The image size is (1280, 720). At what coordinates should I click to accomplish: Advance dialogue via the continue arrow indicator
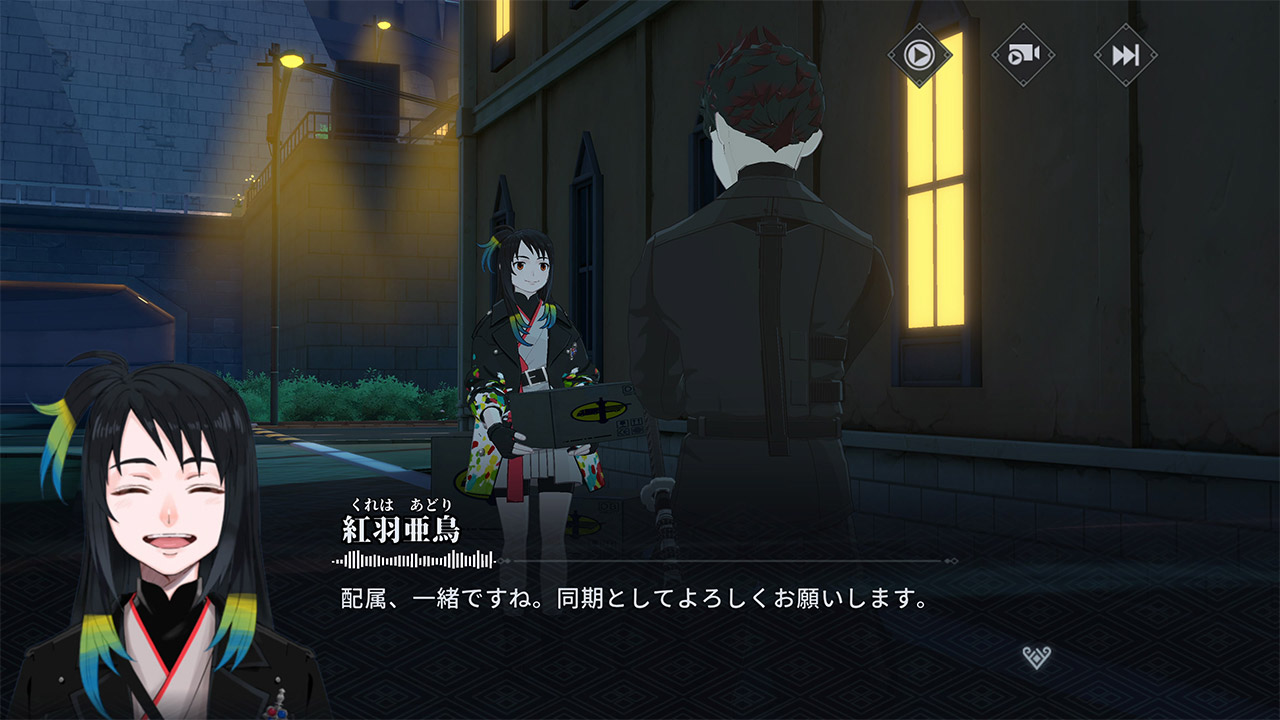click(1037, 657)
